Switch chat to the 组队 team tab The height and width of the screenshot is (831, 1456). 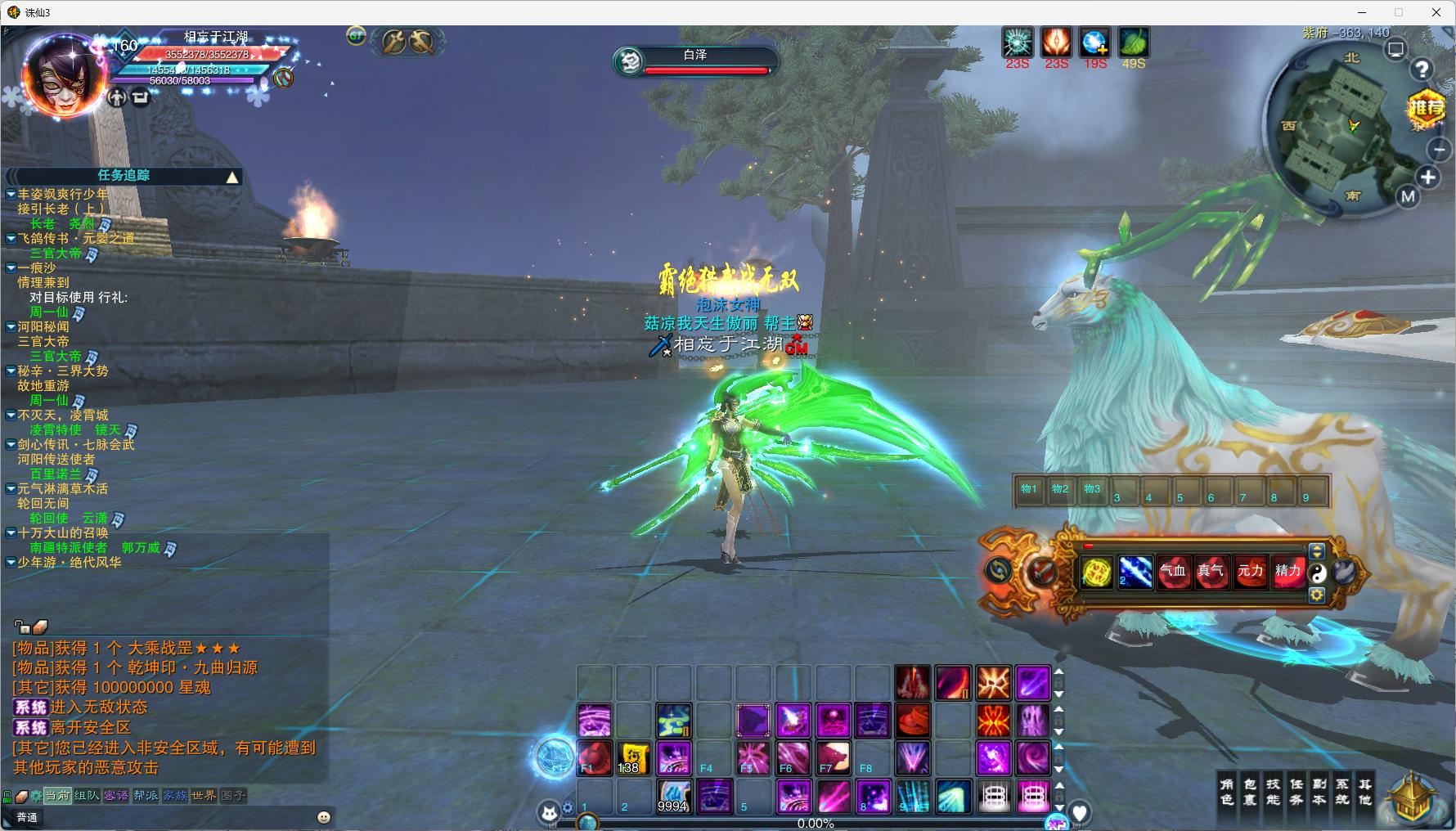(x=87, y=795)
